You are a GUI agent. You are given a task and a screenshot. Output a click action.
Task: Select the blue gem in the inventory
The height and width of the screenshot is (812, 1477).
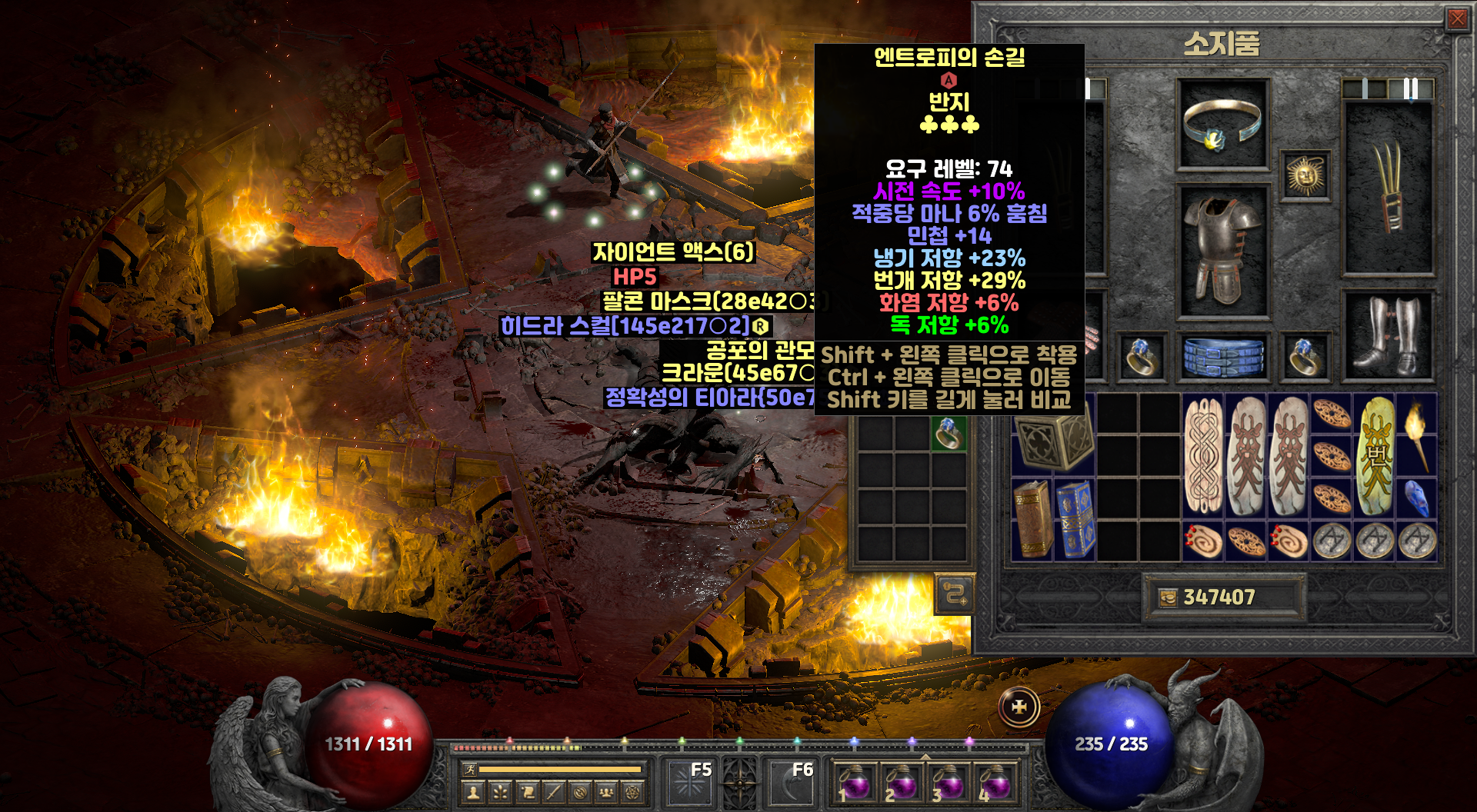[1416, 498]
